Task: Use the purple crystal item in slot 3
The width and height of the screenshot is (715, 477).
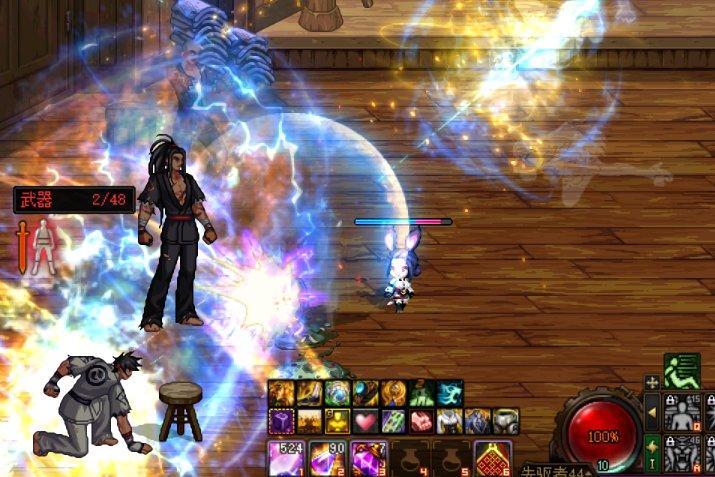Action: [366, 458]
